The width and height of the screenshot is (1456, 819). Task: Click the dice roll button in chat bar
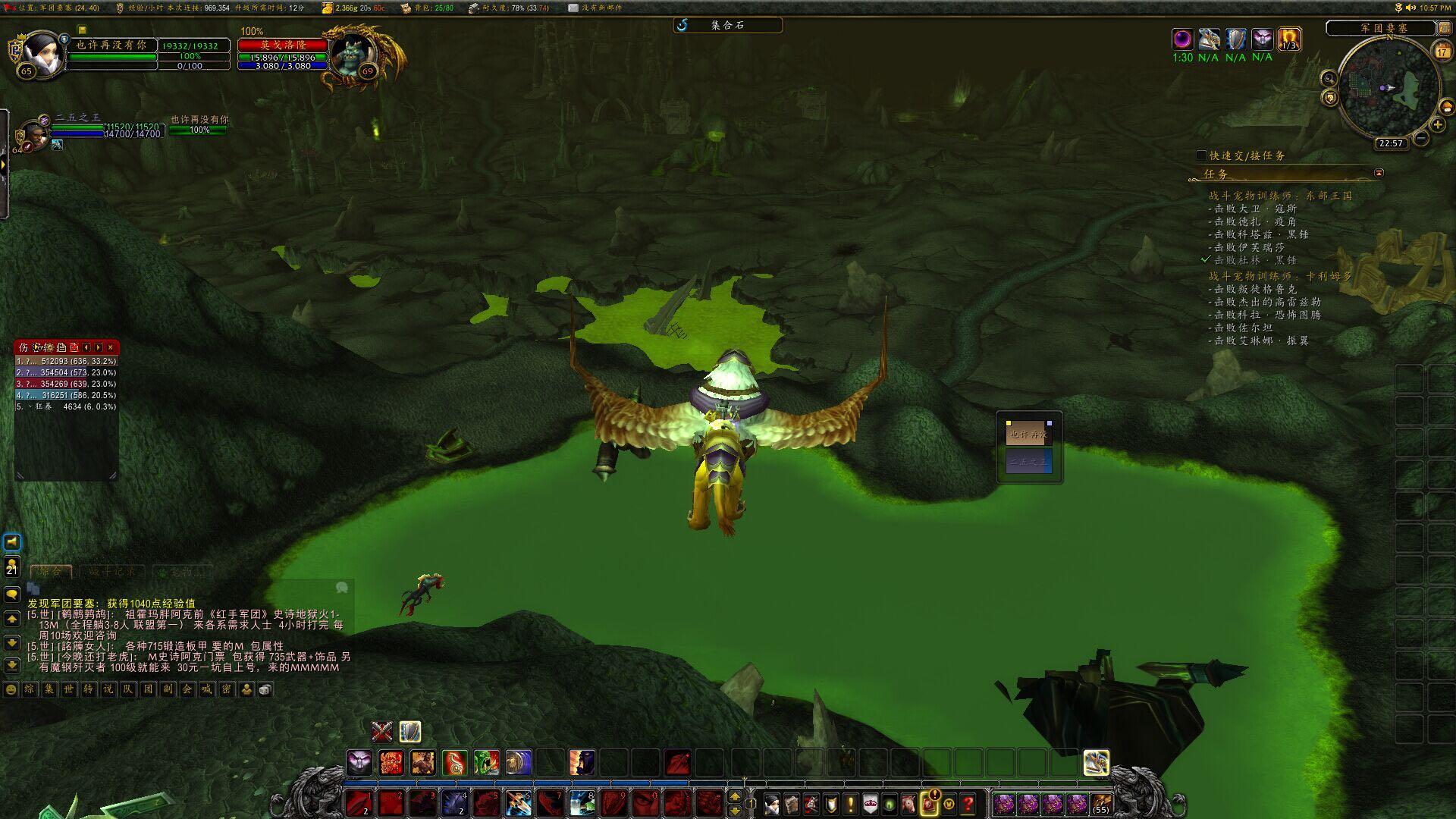coord(265,689)
